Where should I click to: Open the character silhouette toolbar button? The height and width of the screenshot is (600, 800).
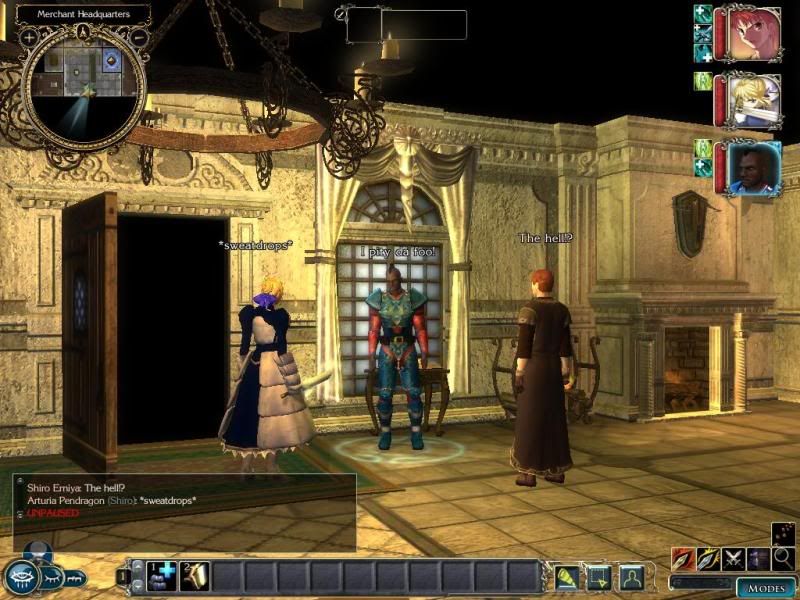pos(631,576)
